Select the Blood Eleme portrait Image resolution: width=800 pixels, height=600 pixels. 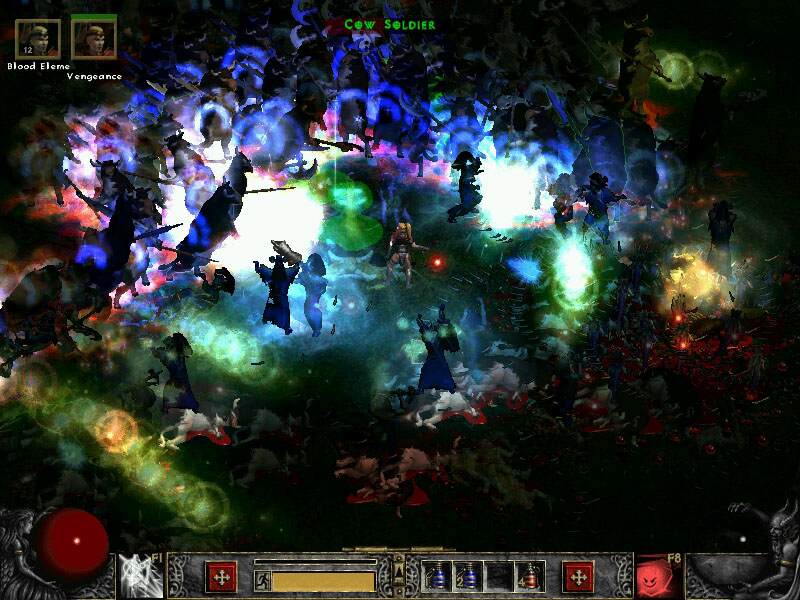point(38,38)
